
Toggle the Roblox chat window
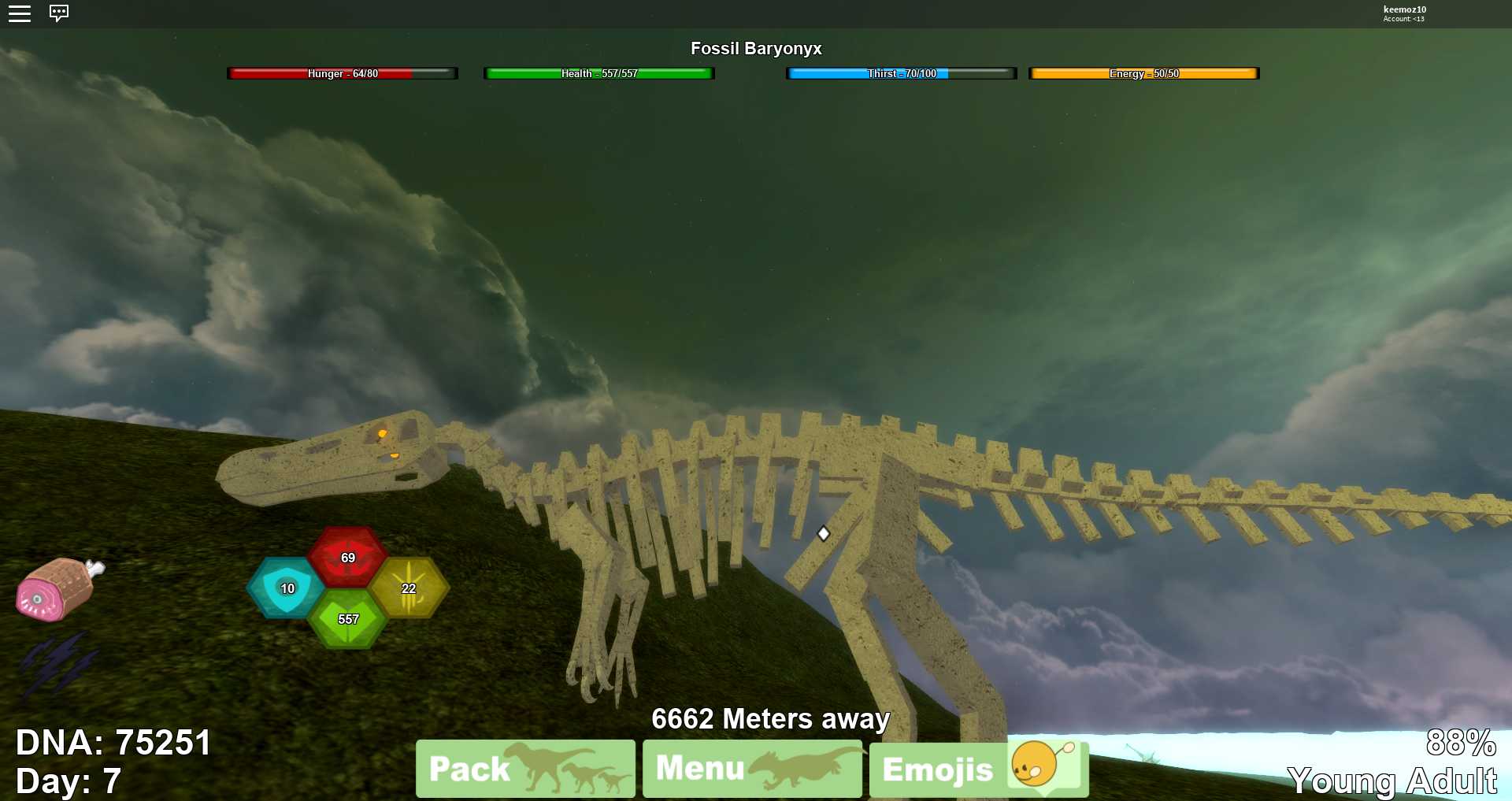click(59, 13)
